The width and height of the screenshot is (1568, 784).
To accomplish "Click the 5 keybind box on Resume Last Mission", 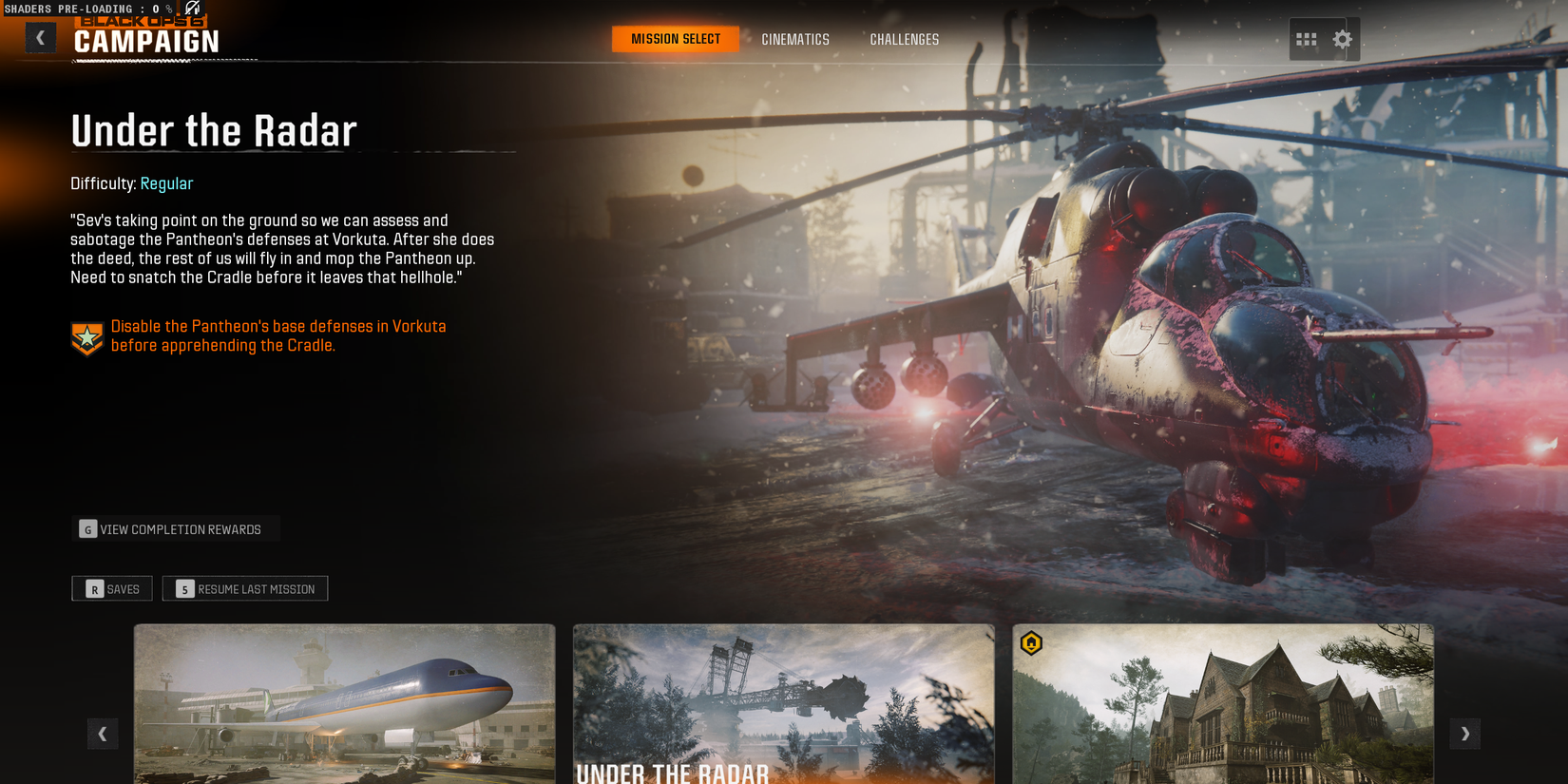I will coord(183,588).
